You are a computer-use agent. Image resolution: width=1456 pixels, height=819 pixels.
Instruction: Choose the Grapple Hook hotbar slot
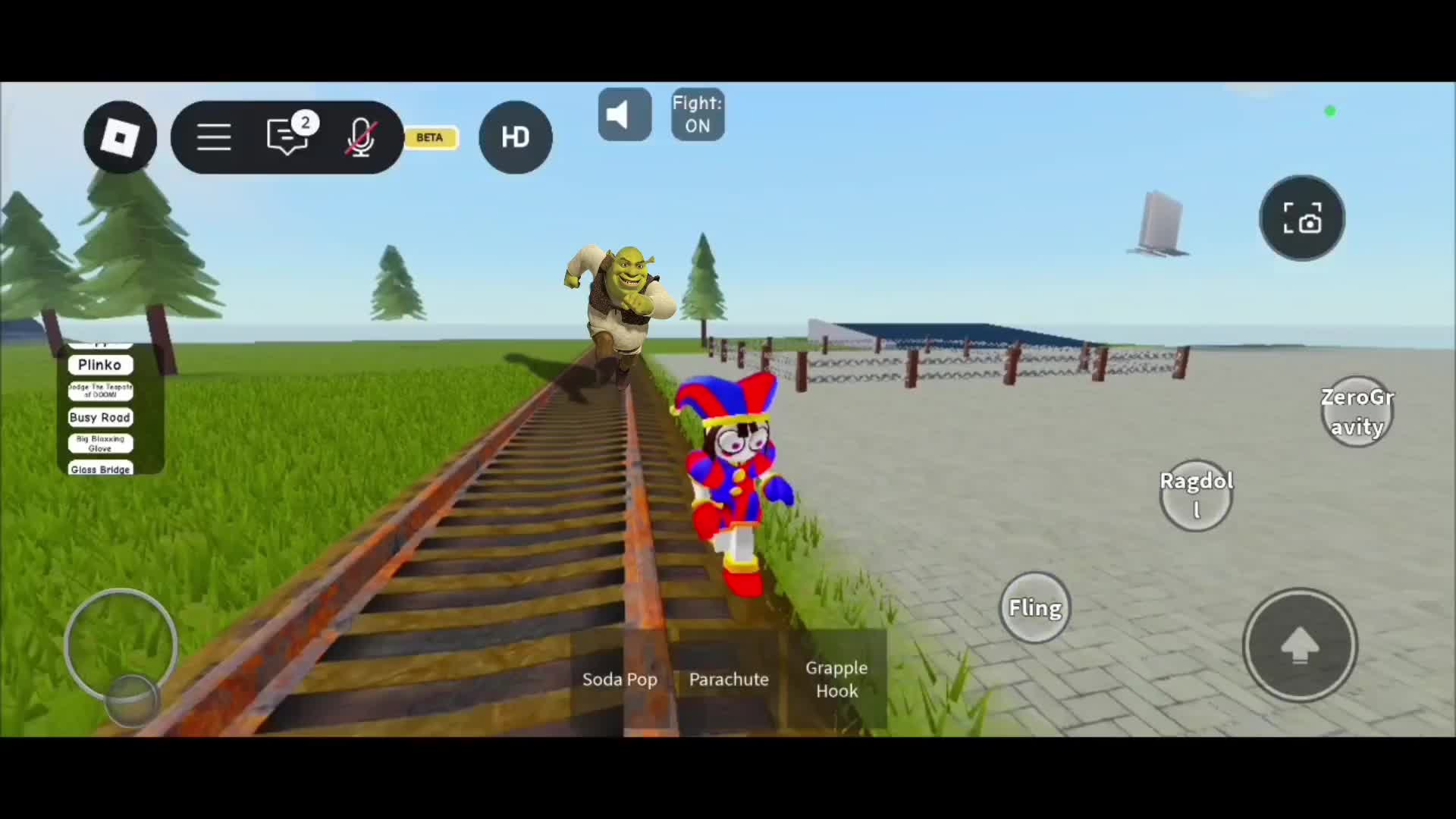(836, 679)
